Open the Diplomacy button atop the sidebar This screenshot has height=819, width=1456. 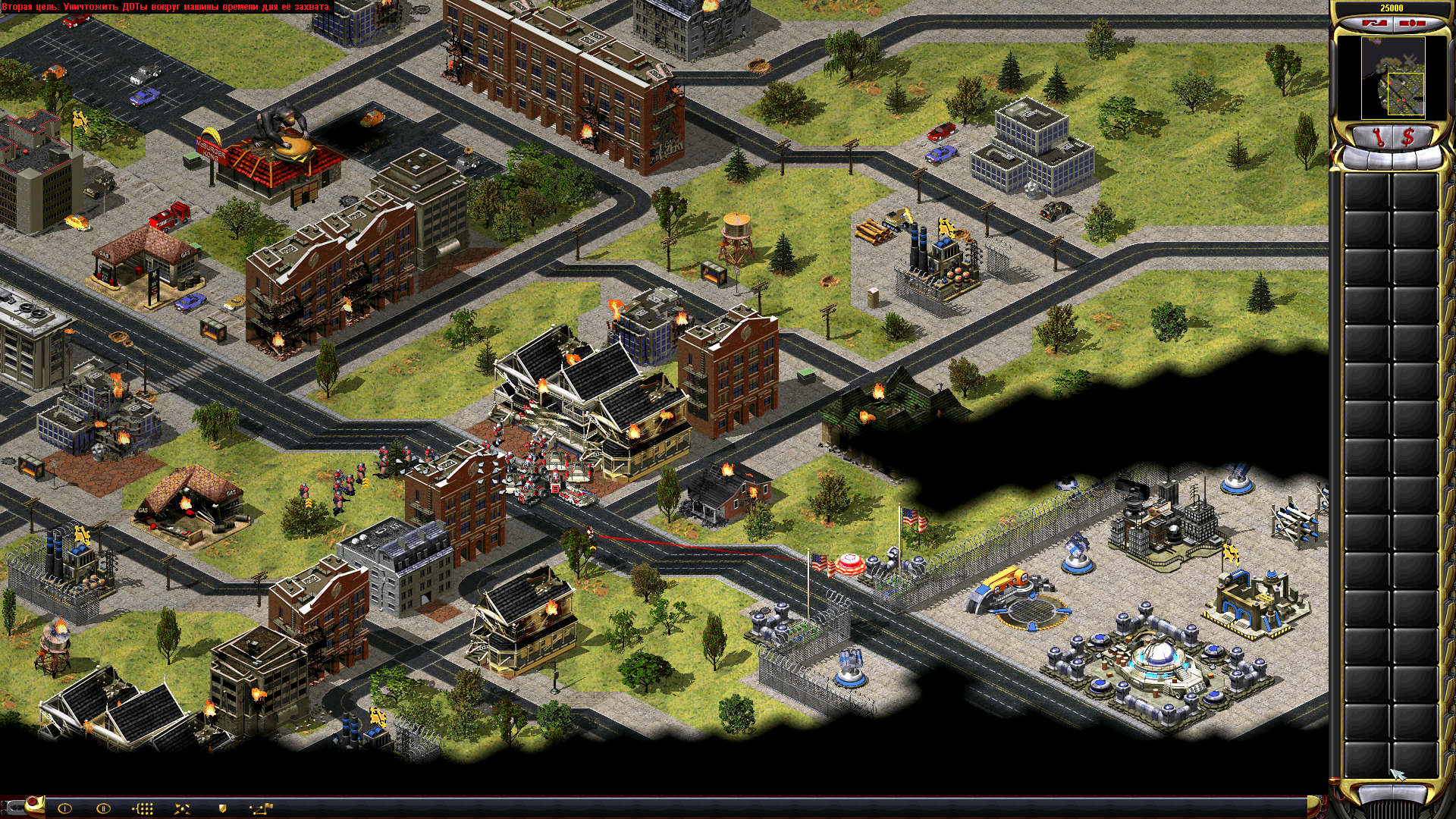[1412, 24]
